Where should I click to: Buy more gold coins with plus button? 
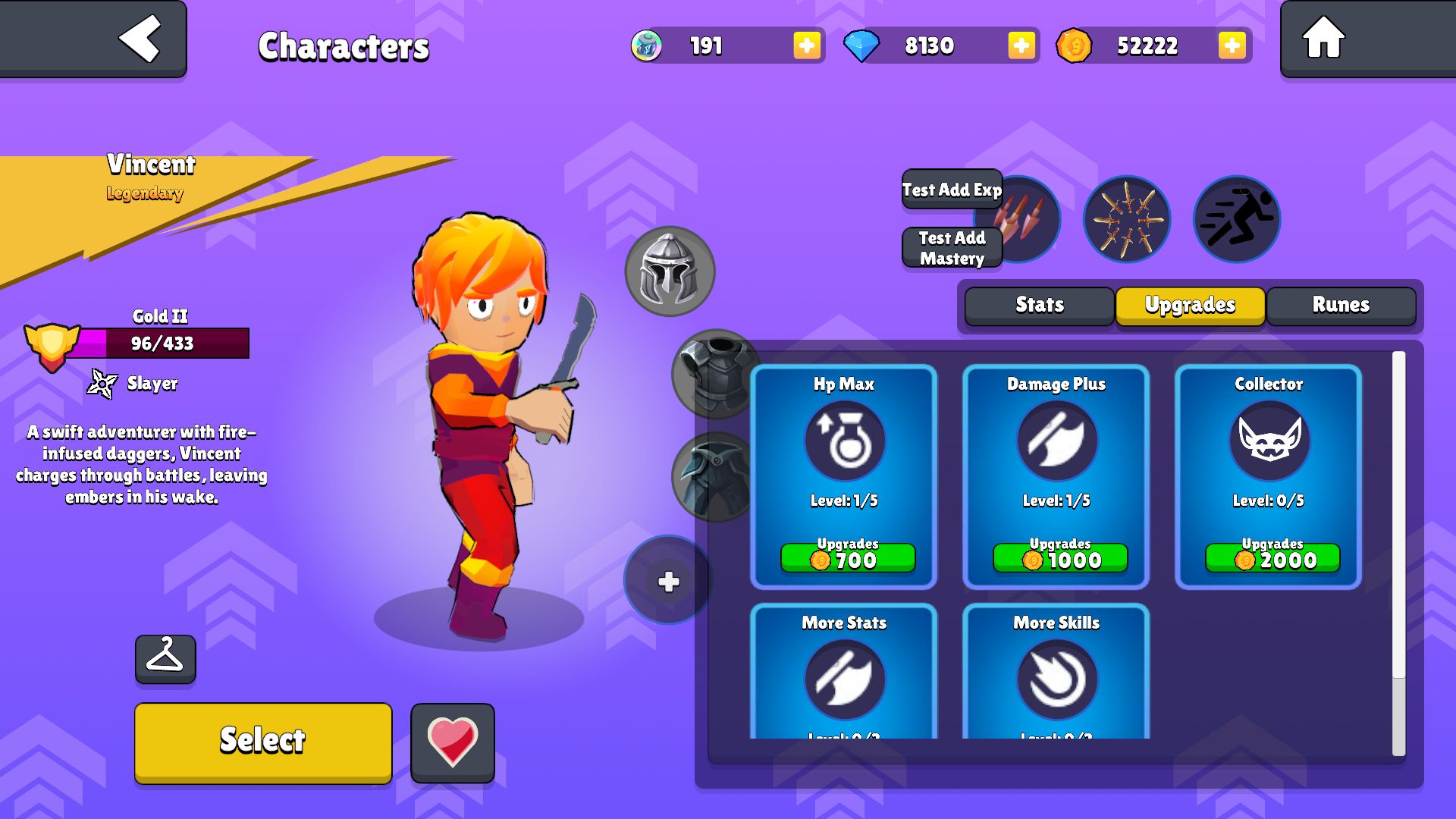point(1232,45)
